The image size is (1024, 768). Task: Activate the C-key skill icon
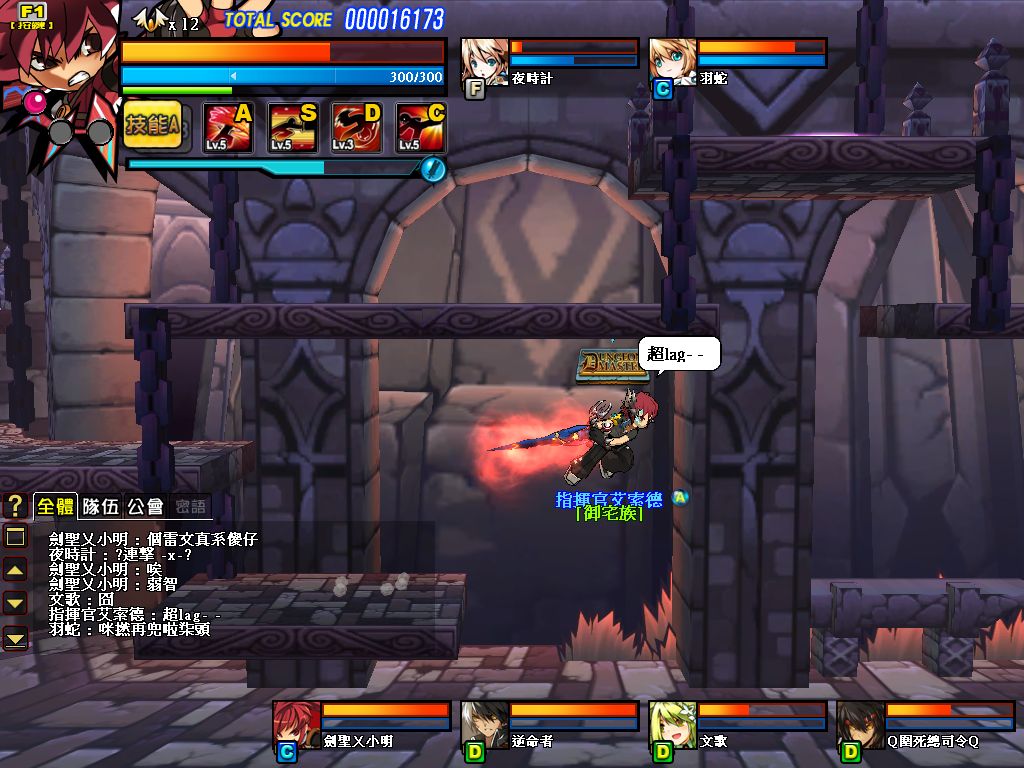click(421, 128)
